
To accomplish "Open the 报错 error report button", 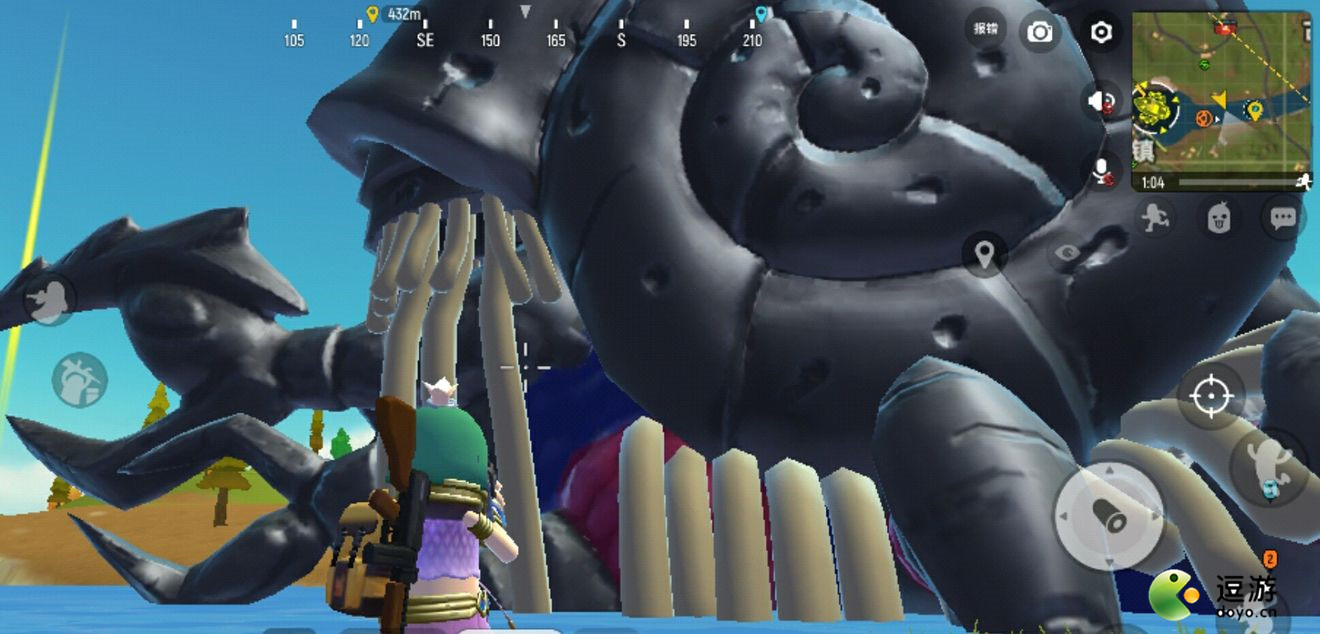I will point(986,29).
